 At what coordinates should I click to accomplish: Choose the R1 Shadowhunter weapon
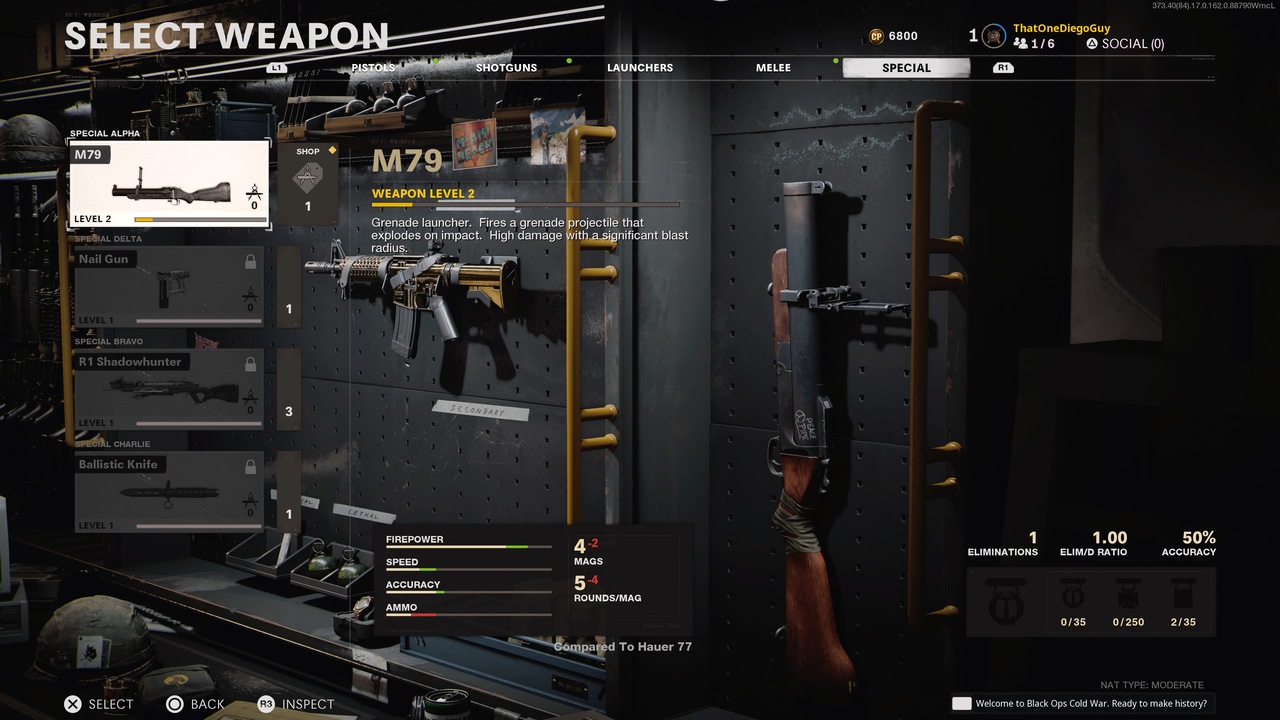pos(168,388)
